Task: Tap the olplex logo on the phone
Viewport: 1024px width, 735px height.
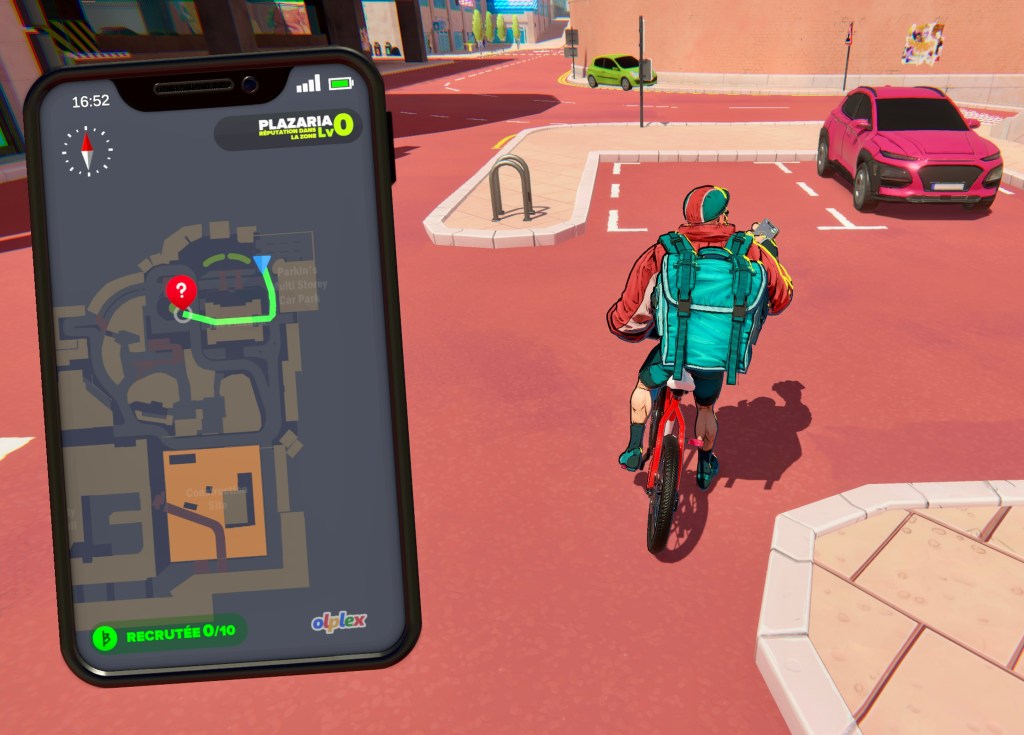Action: 338,622
